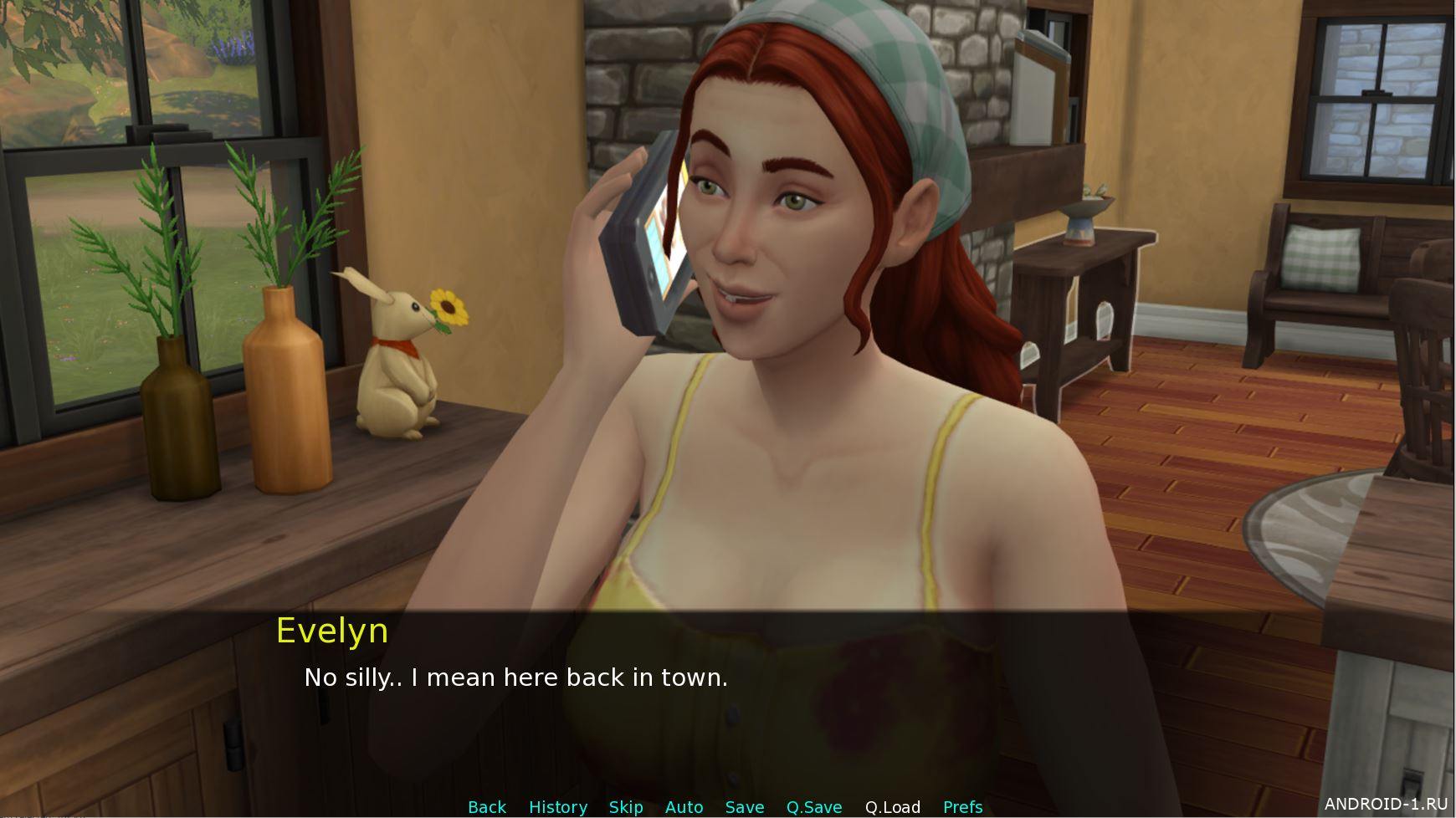Go back to previous dialogue line
Screen dimensions: 1456x818
coord(486,807)
